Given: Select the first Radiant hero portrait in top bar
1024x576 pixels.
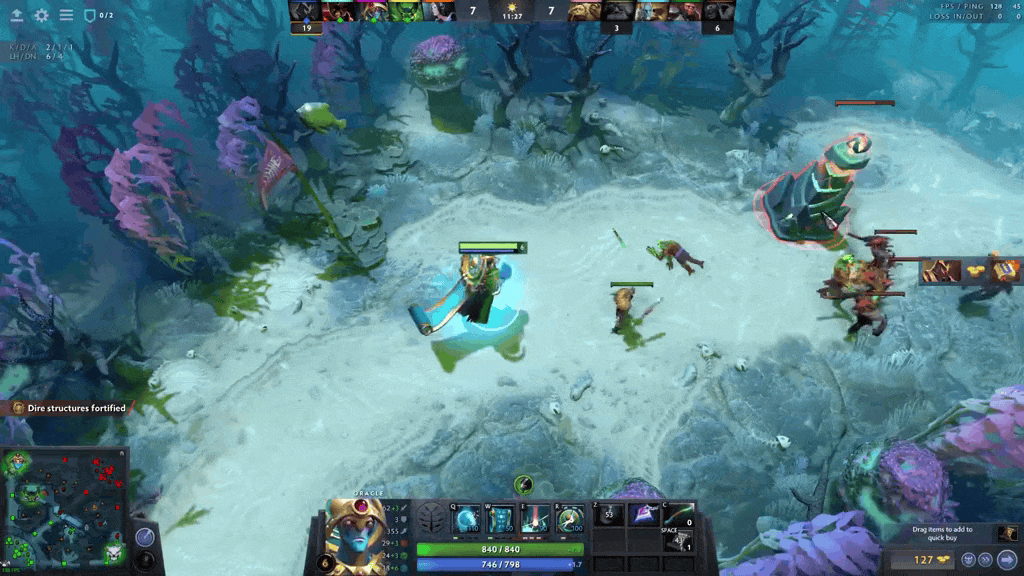Looking at the screenshot, I should [x=306, y=11].
